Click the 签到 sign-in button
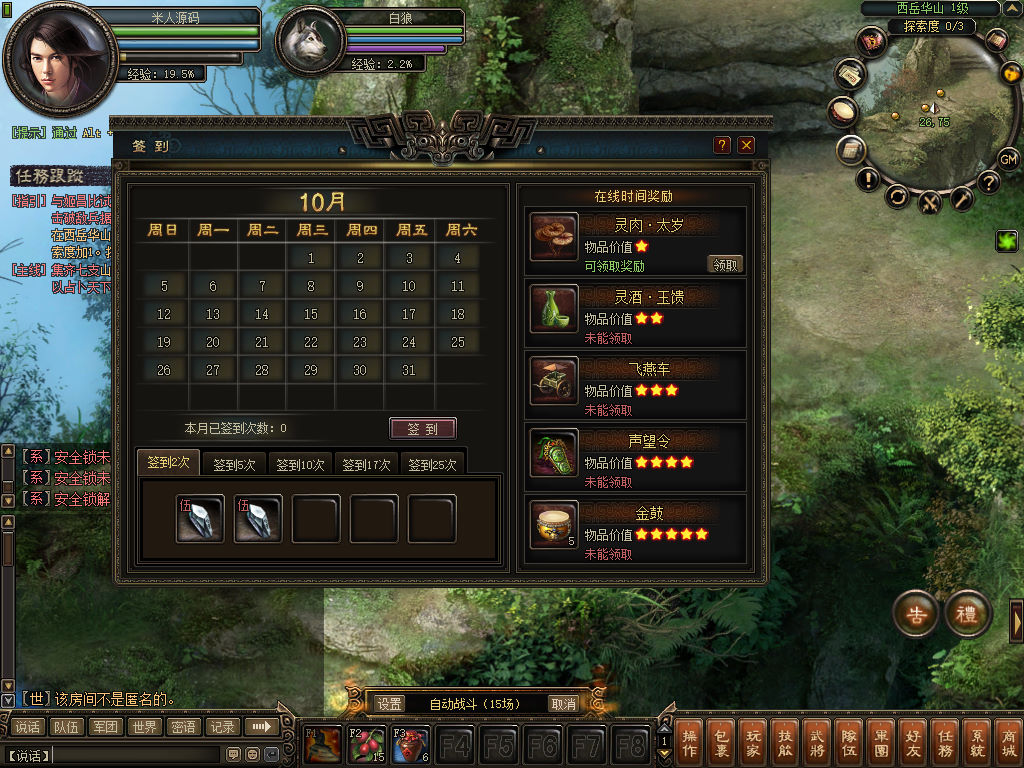Screen dimensions: 1024x768 coord(422,429)
